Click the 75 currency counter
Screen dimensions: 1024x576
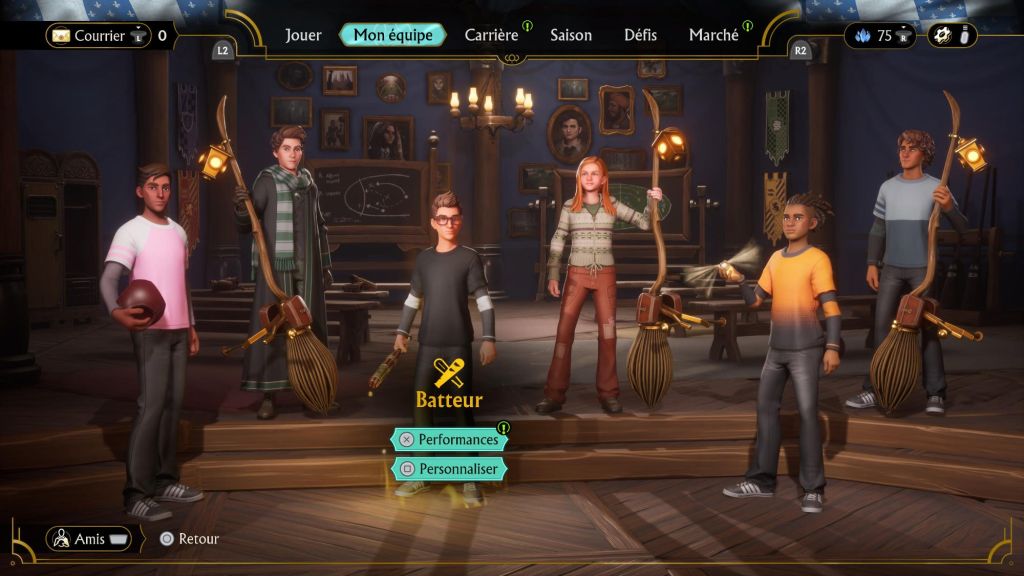coord(882,36)
